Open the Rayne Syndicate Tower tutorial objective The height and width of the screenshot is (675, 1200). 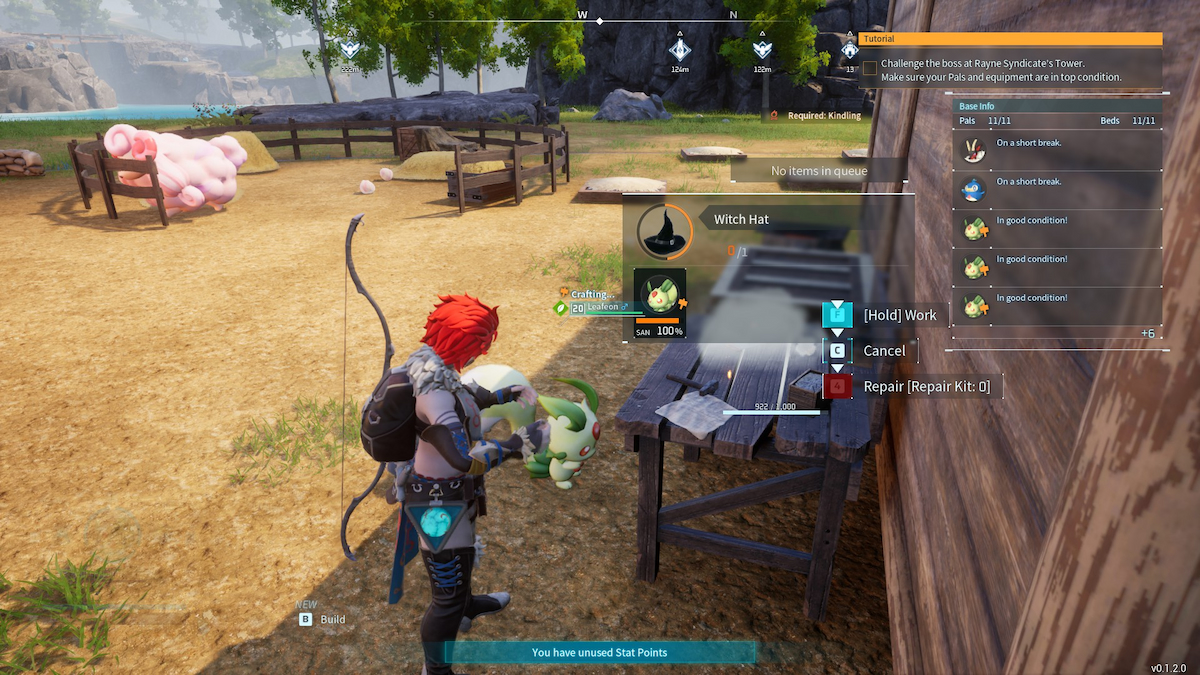tap(1000, 70)
